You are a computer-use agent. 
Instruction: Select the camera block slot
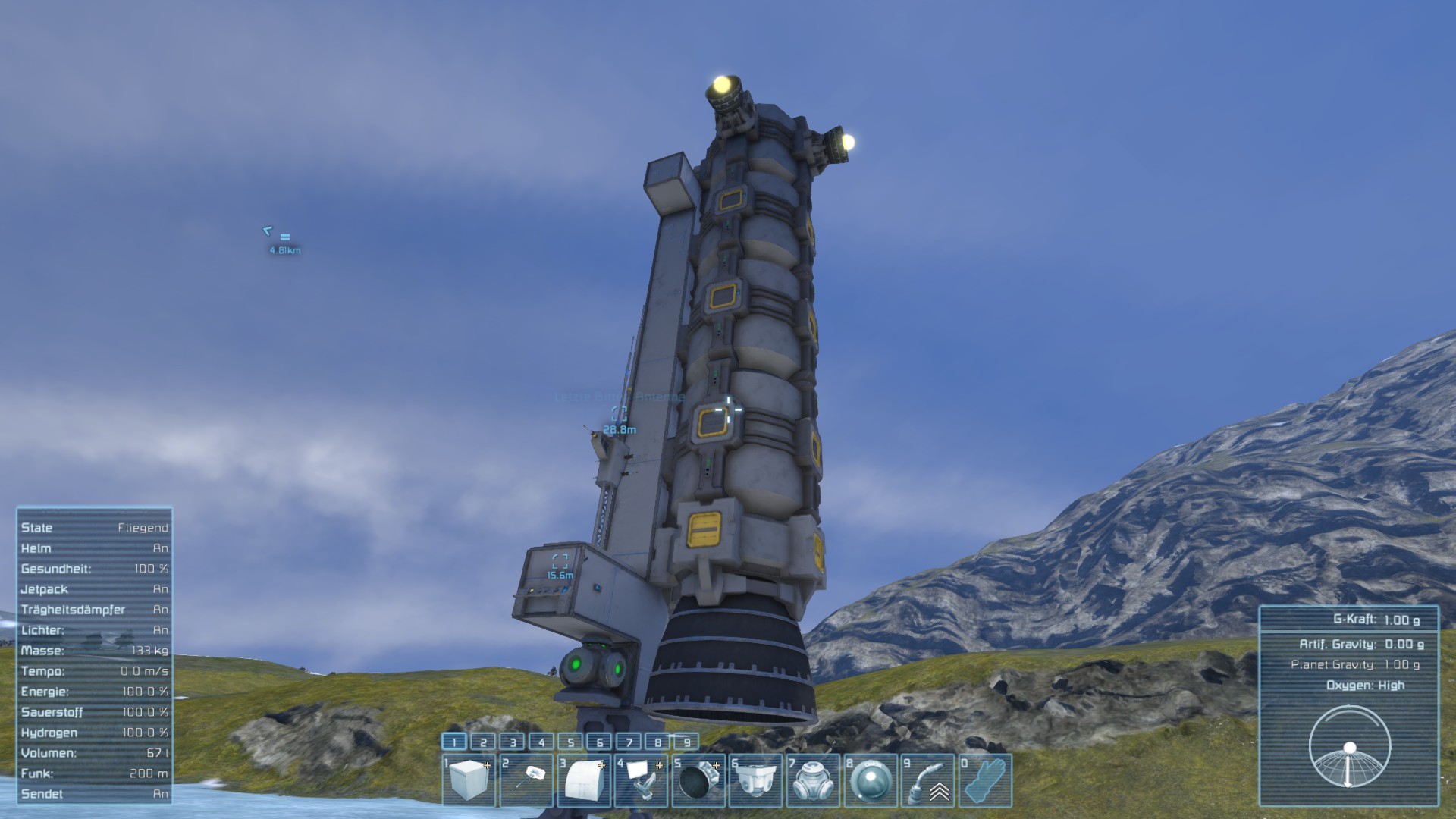pos(871,780)
